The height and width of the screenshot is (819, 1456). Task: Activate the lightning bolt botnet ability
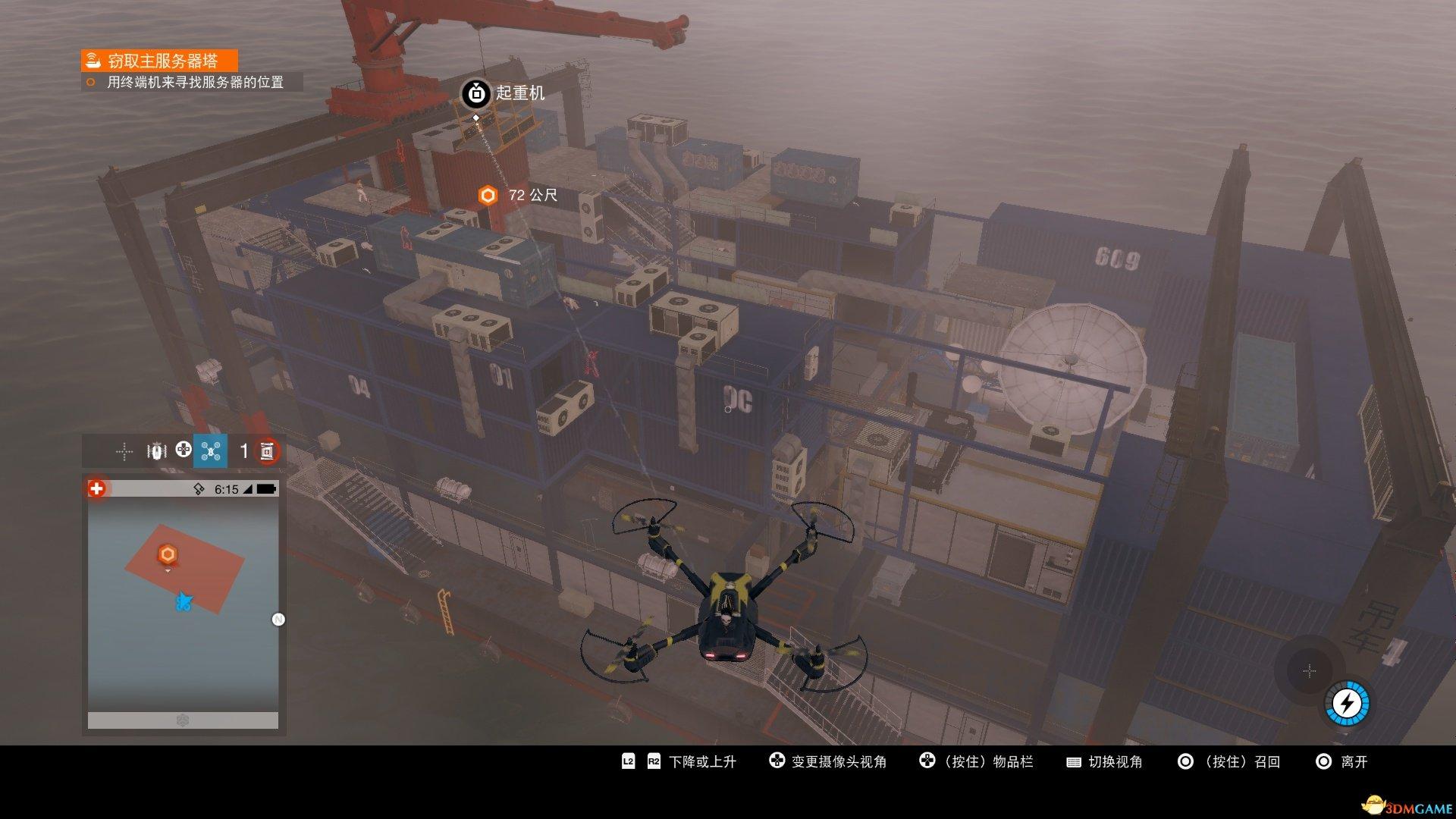coord(1347,704)
